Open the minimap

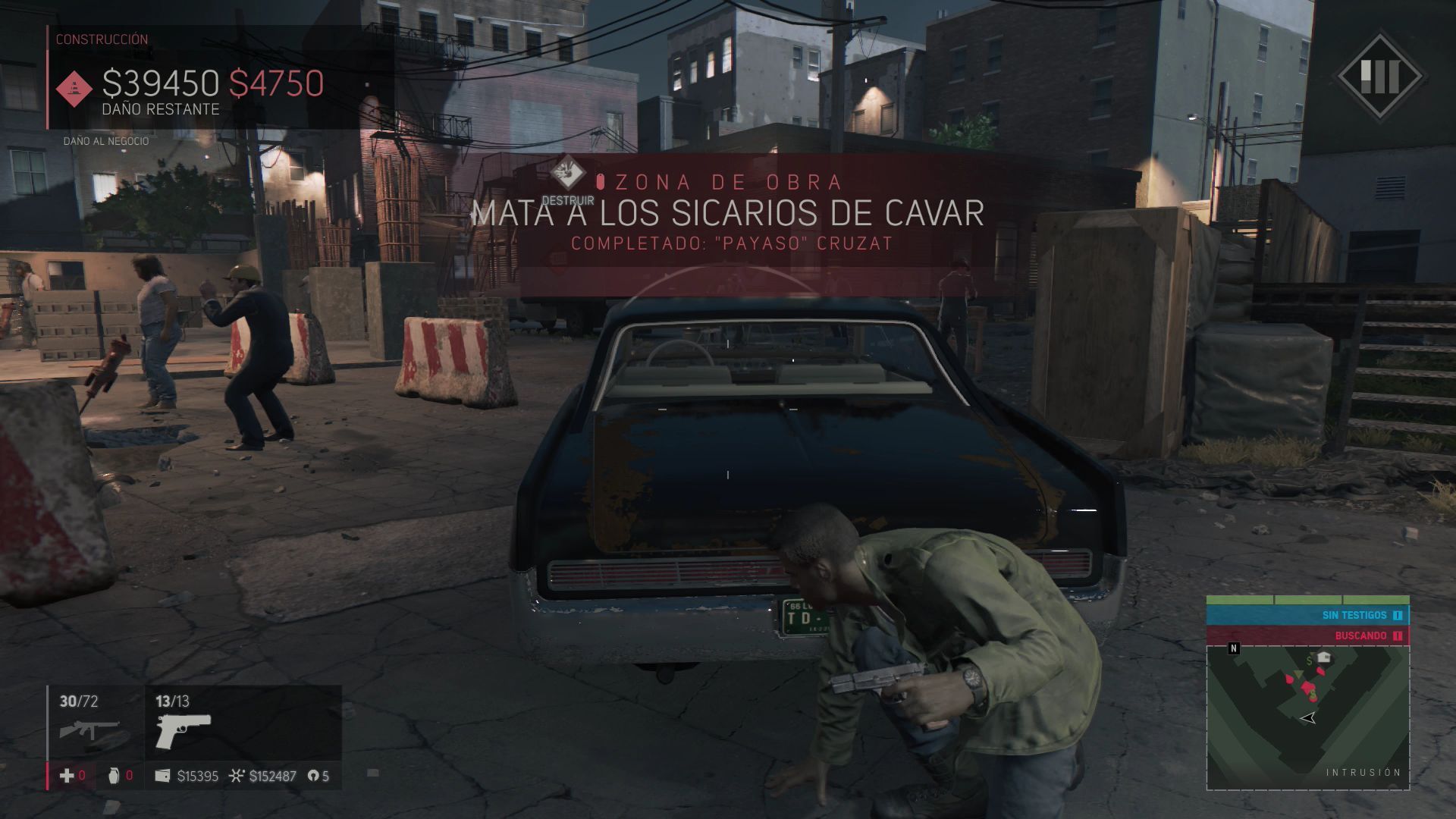pos(1307,717)
